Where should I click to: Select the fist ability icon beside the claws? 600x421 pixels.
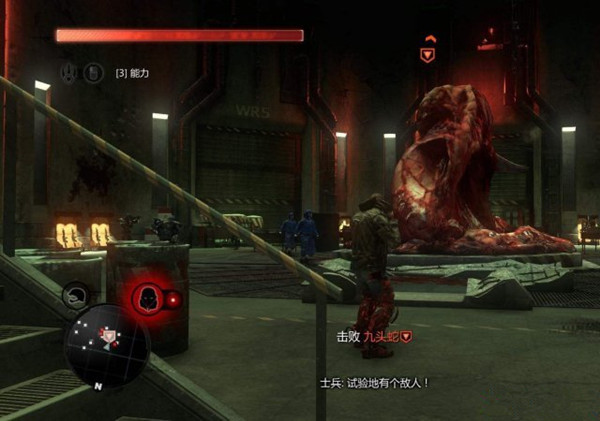pos(92,72)
